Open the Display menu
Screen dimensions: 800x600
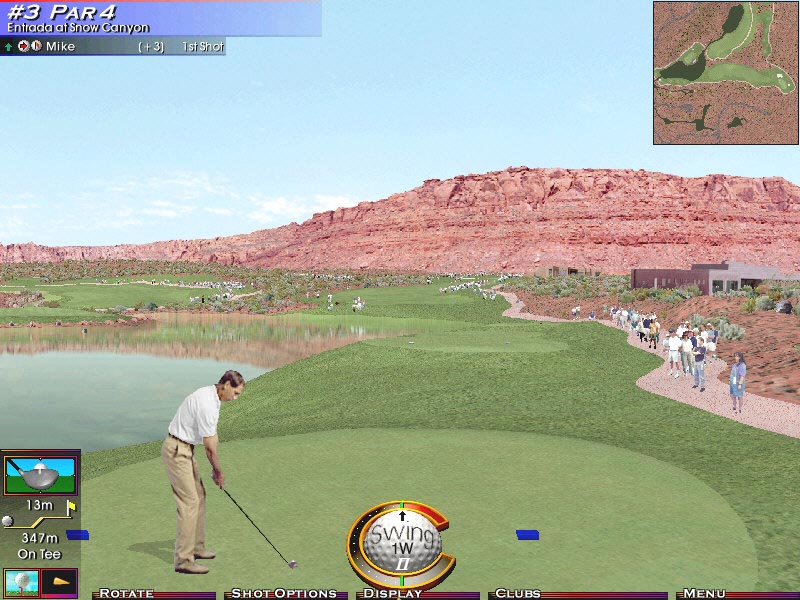click(392, 593)
